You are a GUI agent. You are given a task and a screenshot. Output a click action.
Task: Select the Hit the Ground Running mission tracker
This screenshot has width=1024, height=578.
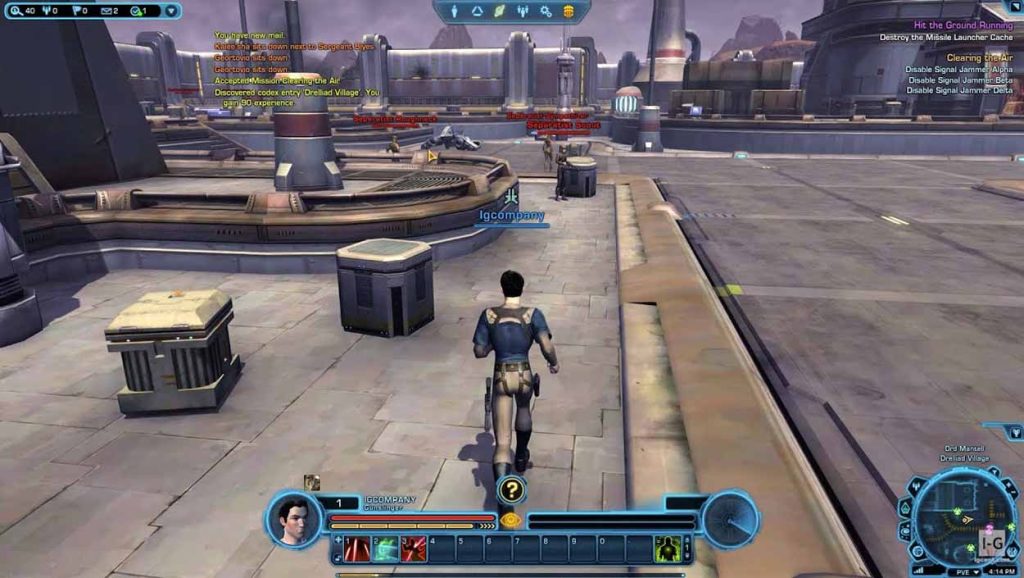point(962,24)
